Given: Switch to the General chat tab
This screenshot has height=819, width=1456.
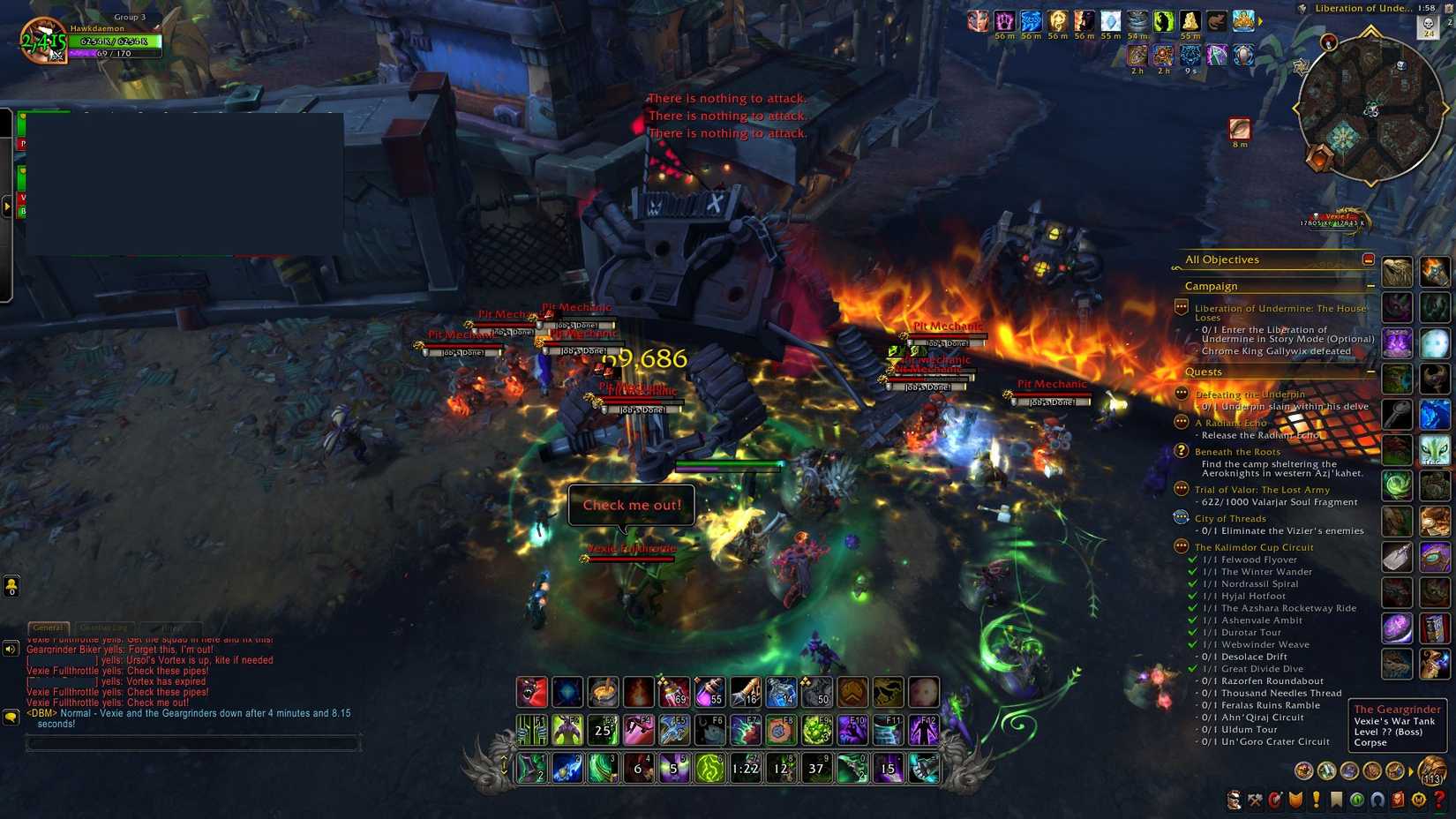Looking at the screenshot, I should click(x=49, y=627).
